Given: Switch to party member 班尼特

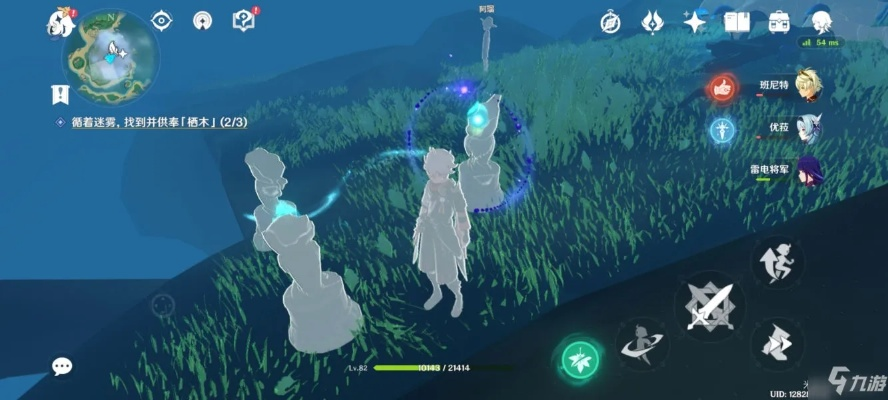Looking at the screenshot, I should 806,87.
